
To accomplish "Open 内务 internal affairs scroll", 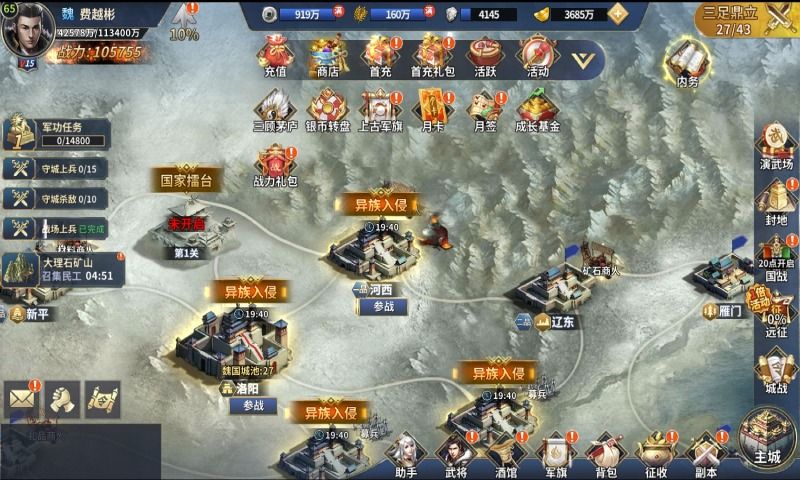I will tap(685, 62).
